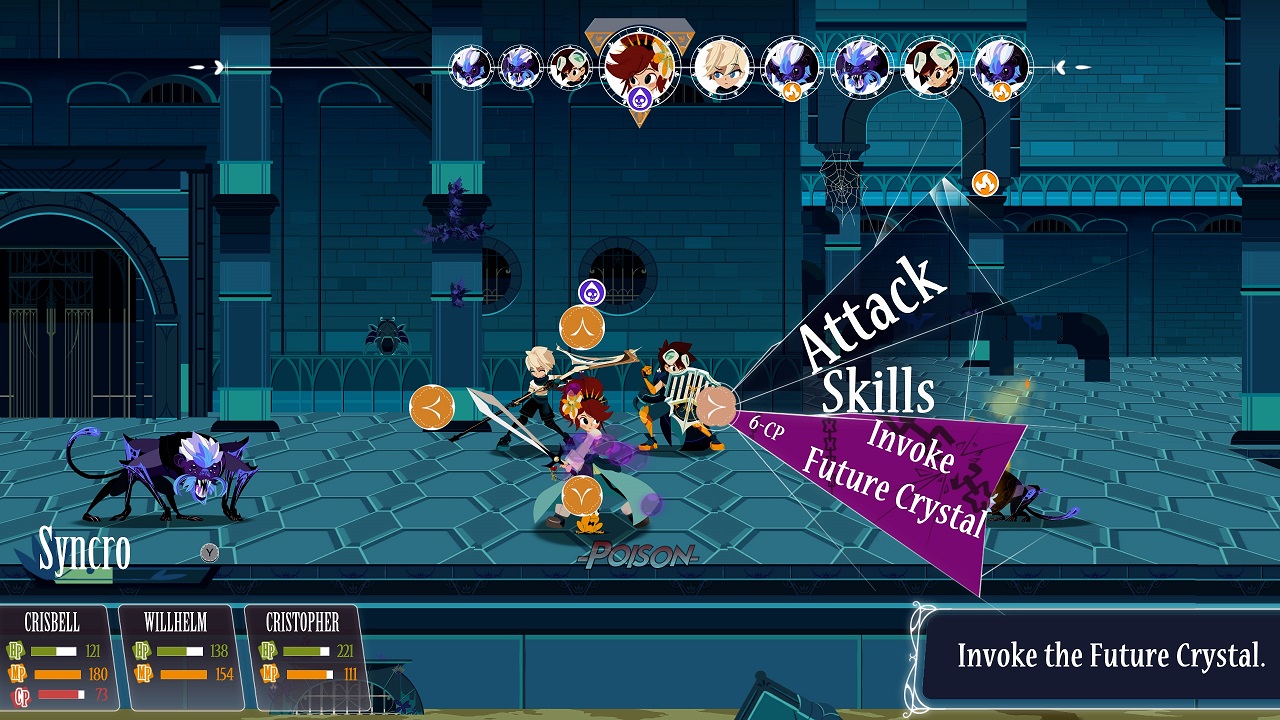
Task: Select Crisbell's portrait on the turn timeline
Action: coord(638,68)
